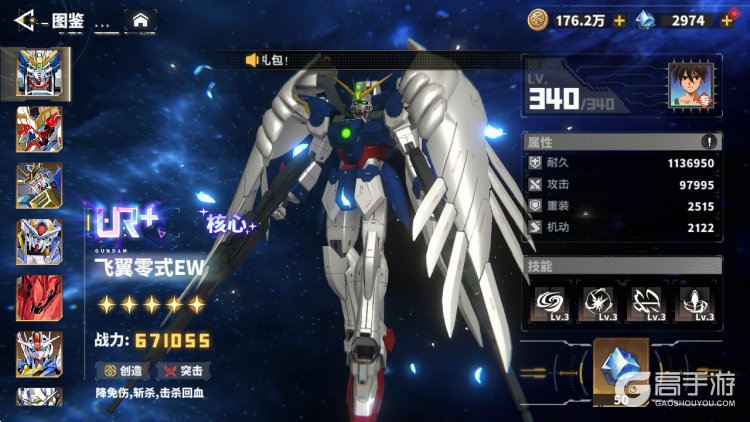Select the Wing Zero EW thumbnail
Viewport: 750px width, 422px height.
39,73
